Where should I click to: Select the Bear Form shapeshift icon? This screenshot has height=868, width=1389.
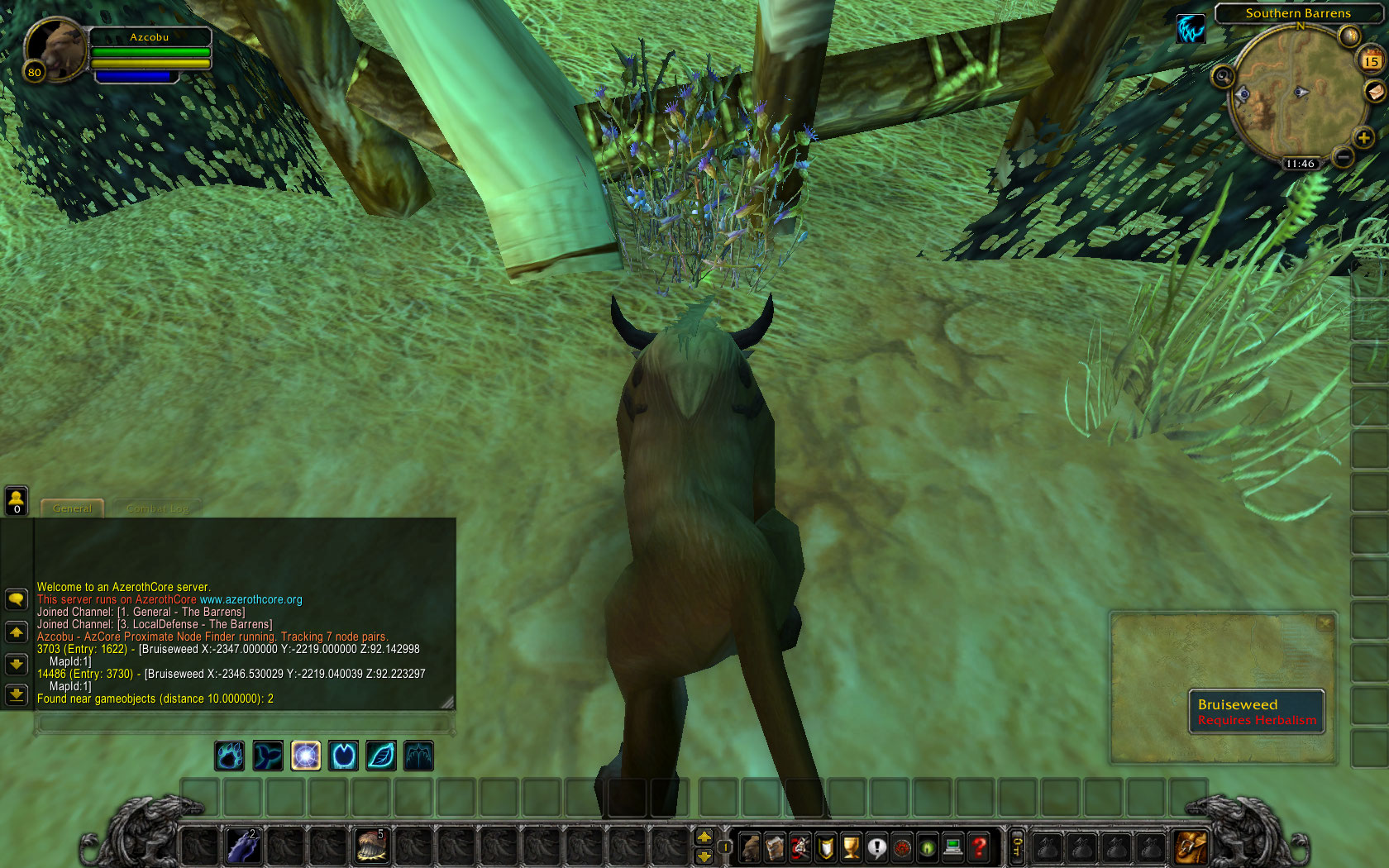tap(230, 756)
